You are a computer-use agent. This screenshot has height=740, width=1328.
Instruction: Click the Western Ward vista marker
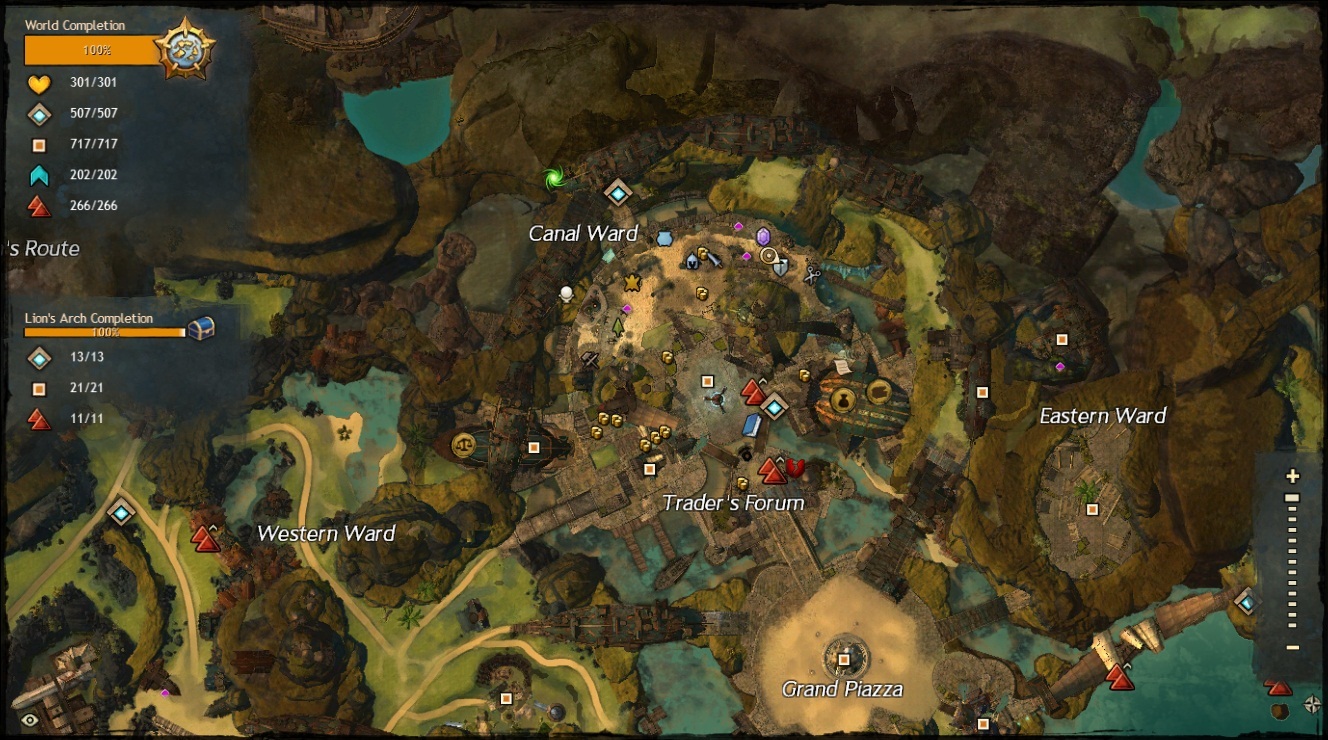pos(206,539)
